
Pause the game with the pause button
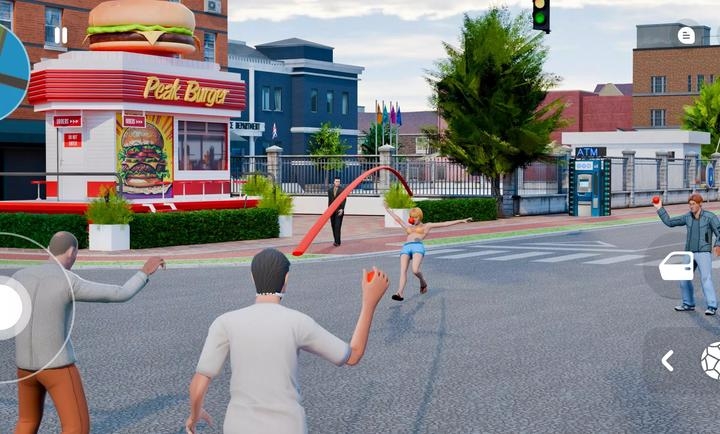[x=61, y=36]
